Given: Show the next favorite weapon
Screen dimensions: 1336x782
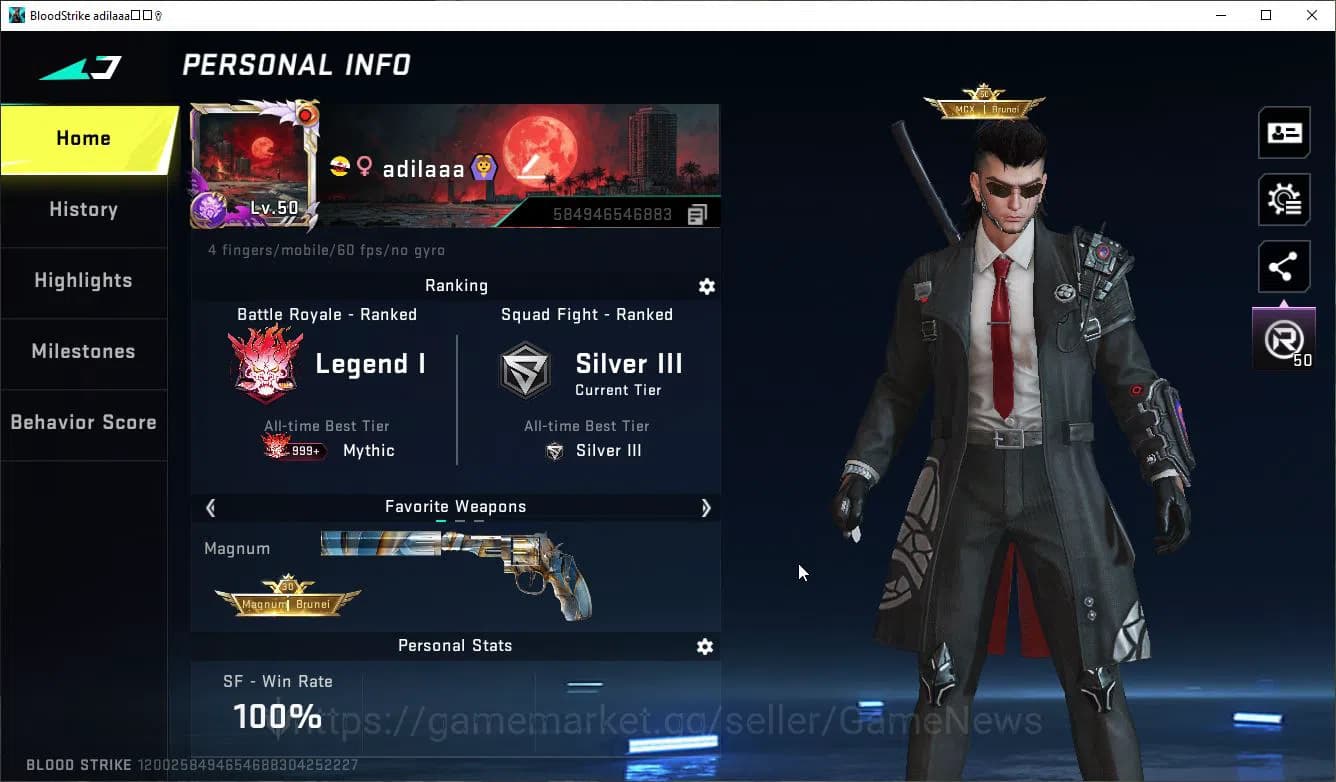Looking at the screenshot, I should click(x=705, y=507).
